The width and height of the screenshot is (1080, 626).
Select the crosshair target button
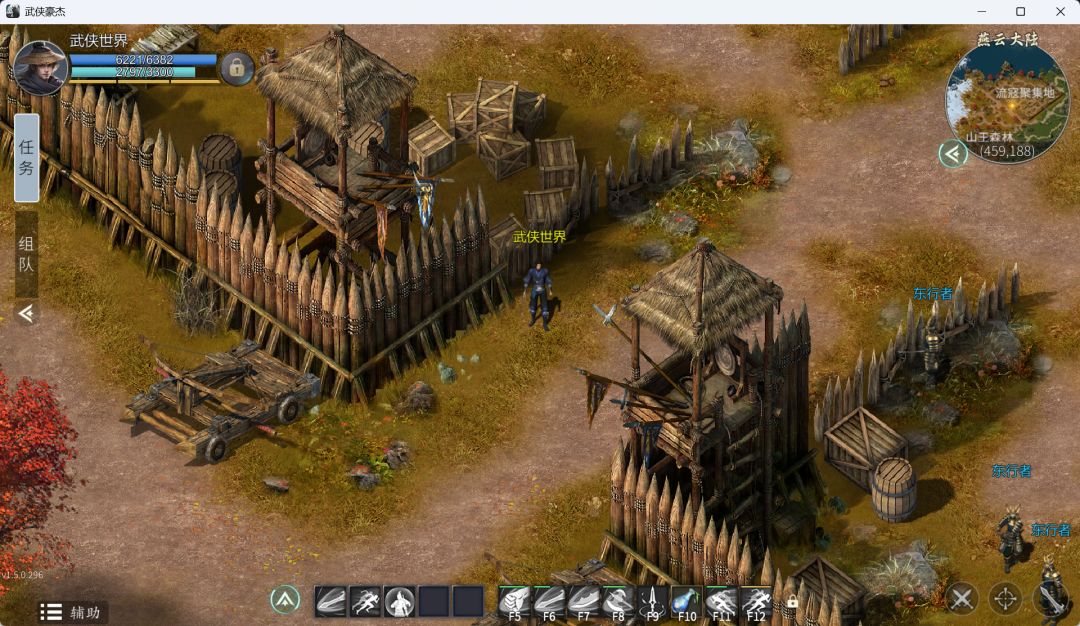pos(1005,599)
